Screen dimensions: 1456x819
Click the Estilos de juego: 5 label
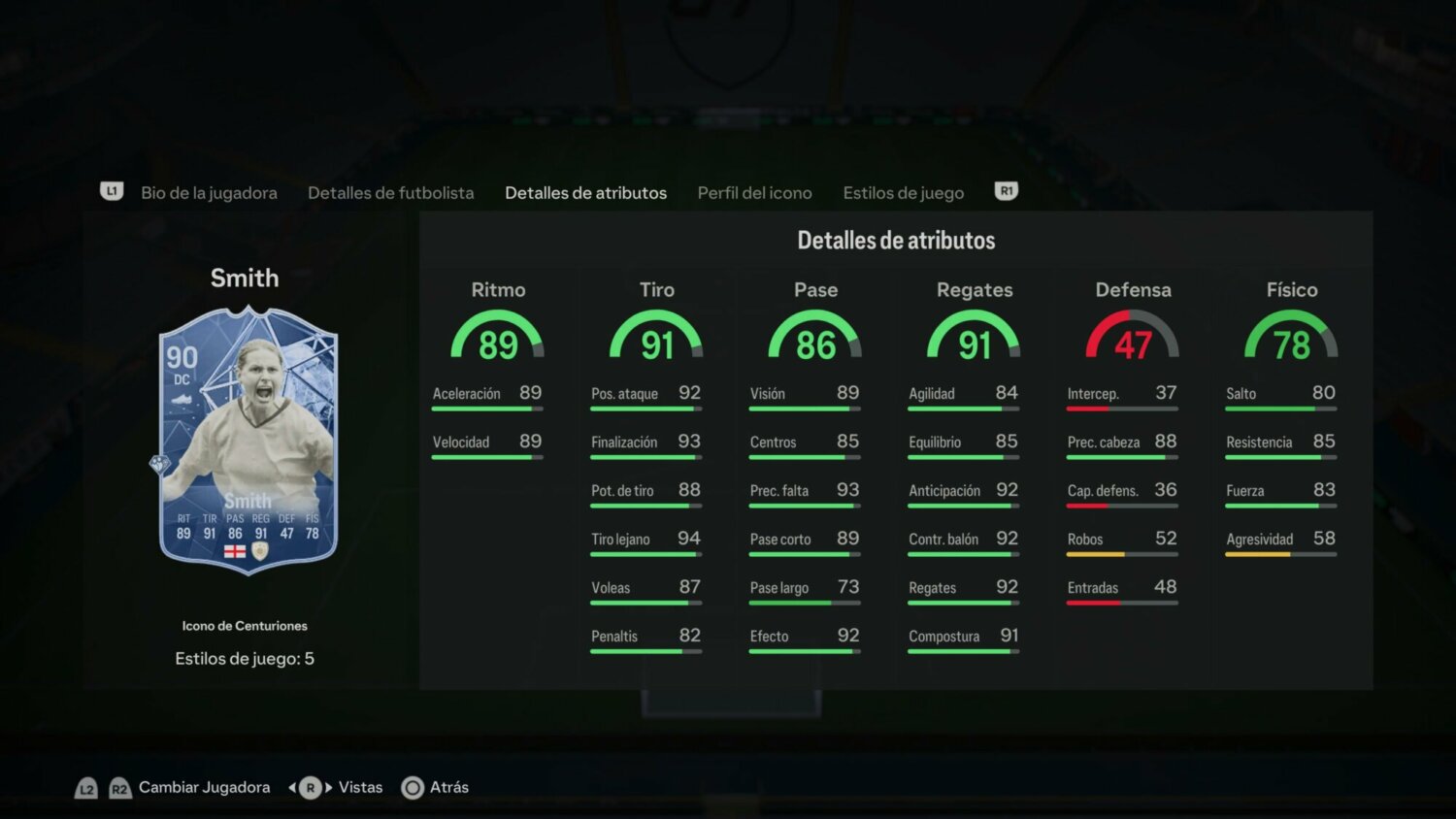[245, 658]
